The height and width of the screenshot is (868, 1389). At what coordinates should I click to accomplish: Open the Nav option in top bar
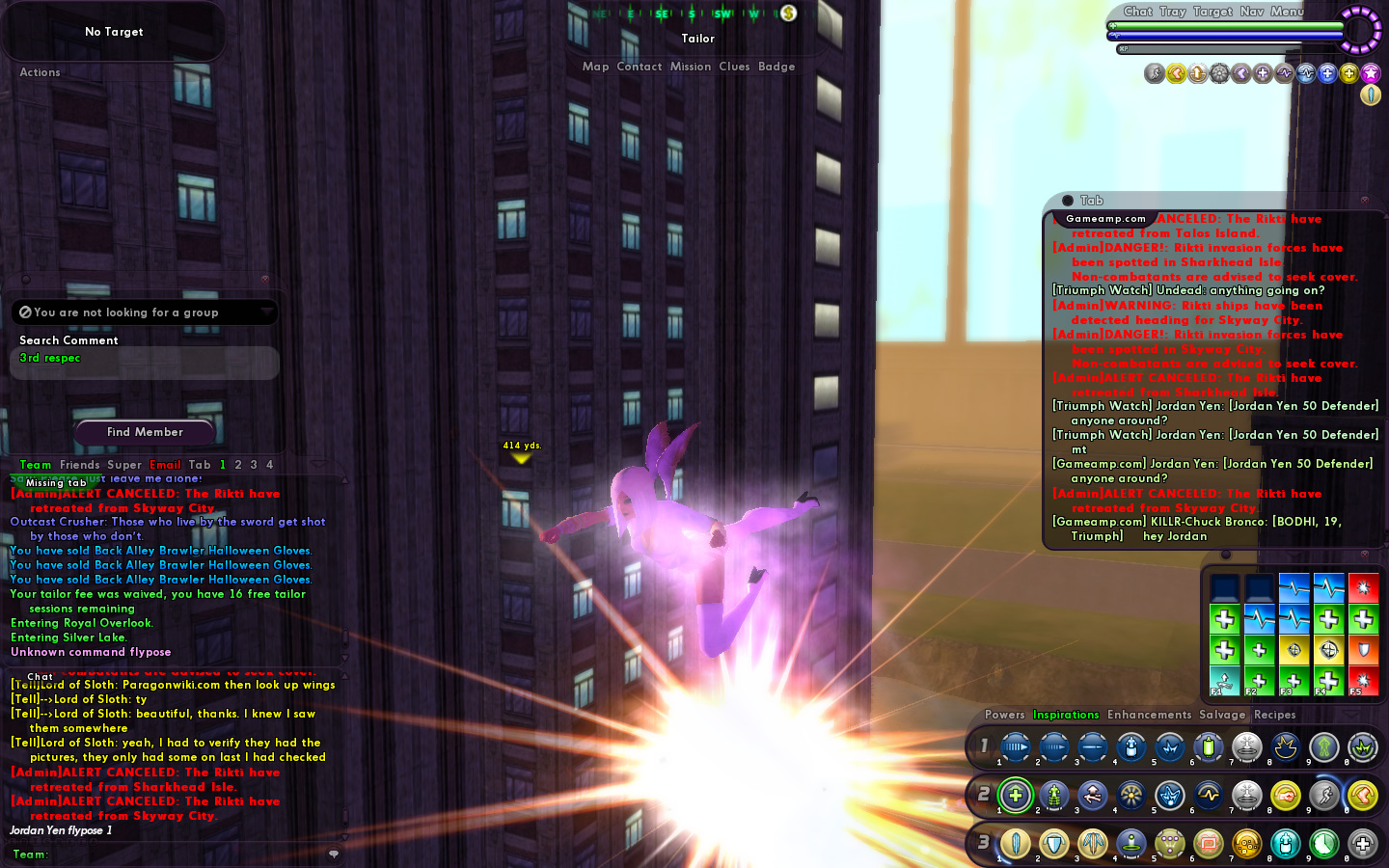pos(1251,12)
